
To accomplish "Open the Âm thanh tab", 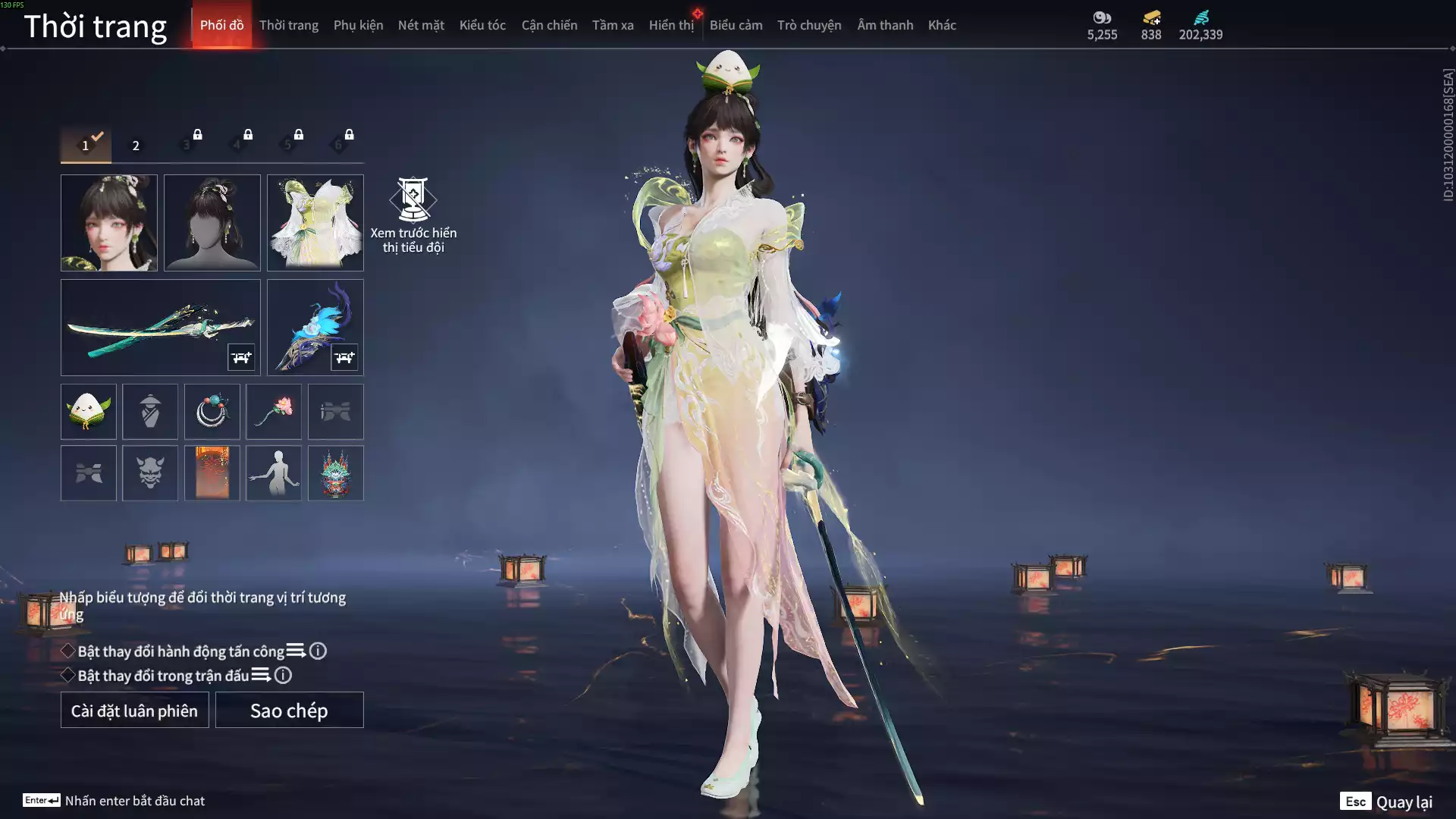I will pos(885,25).
